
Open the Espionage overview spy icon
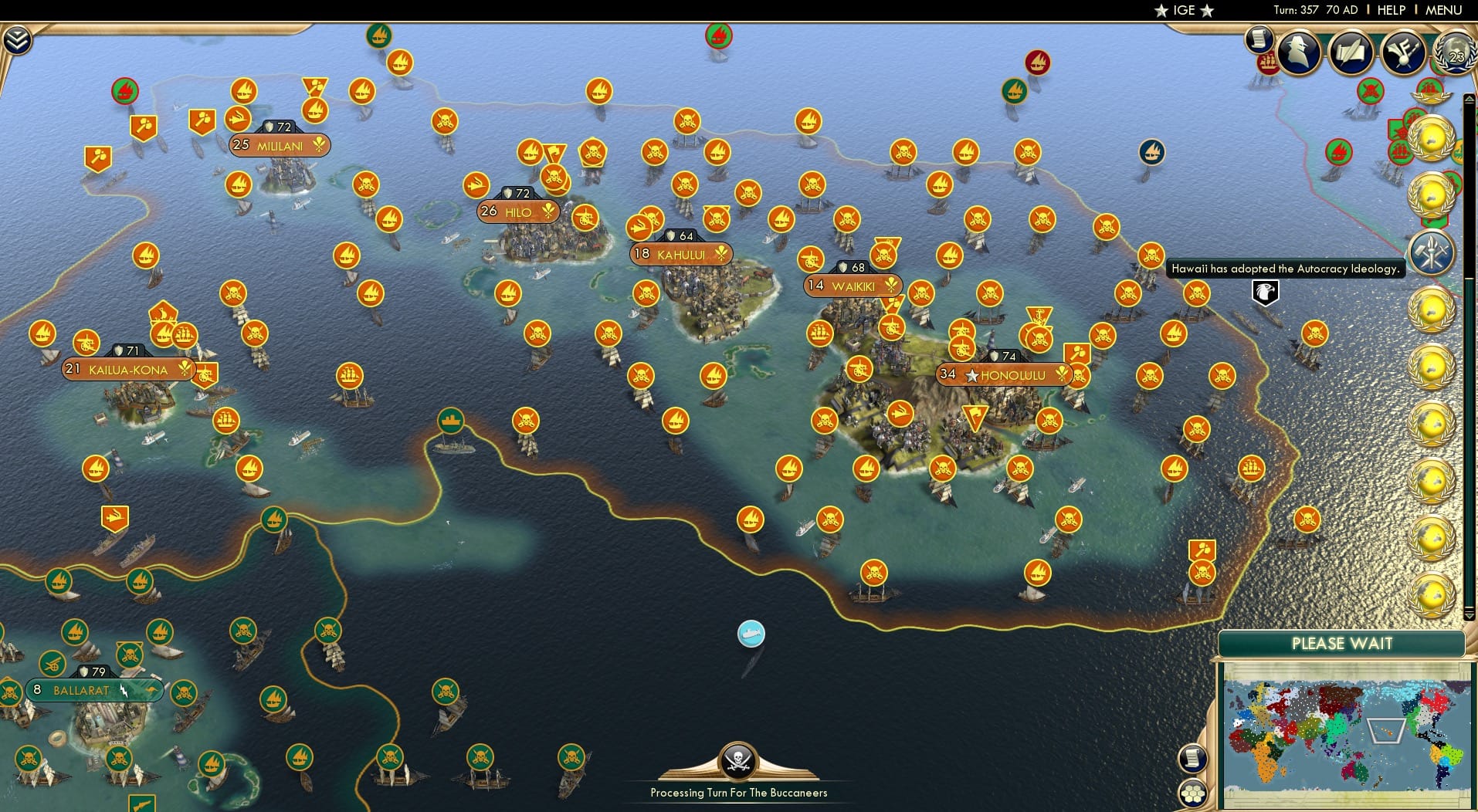[1297, 52]
